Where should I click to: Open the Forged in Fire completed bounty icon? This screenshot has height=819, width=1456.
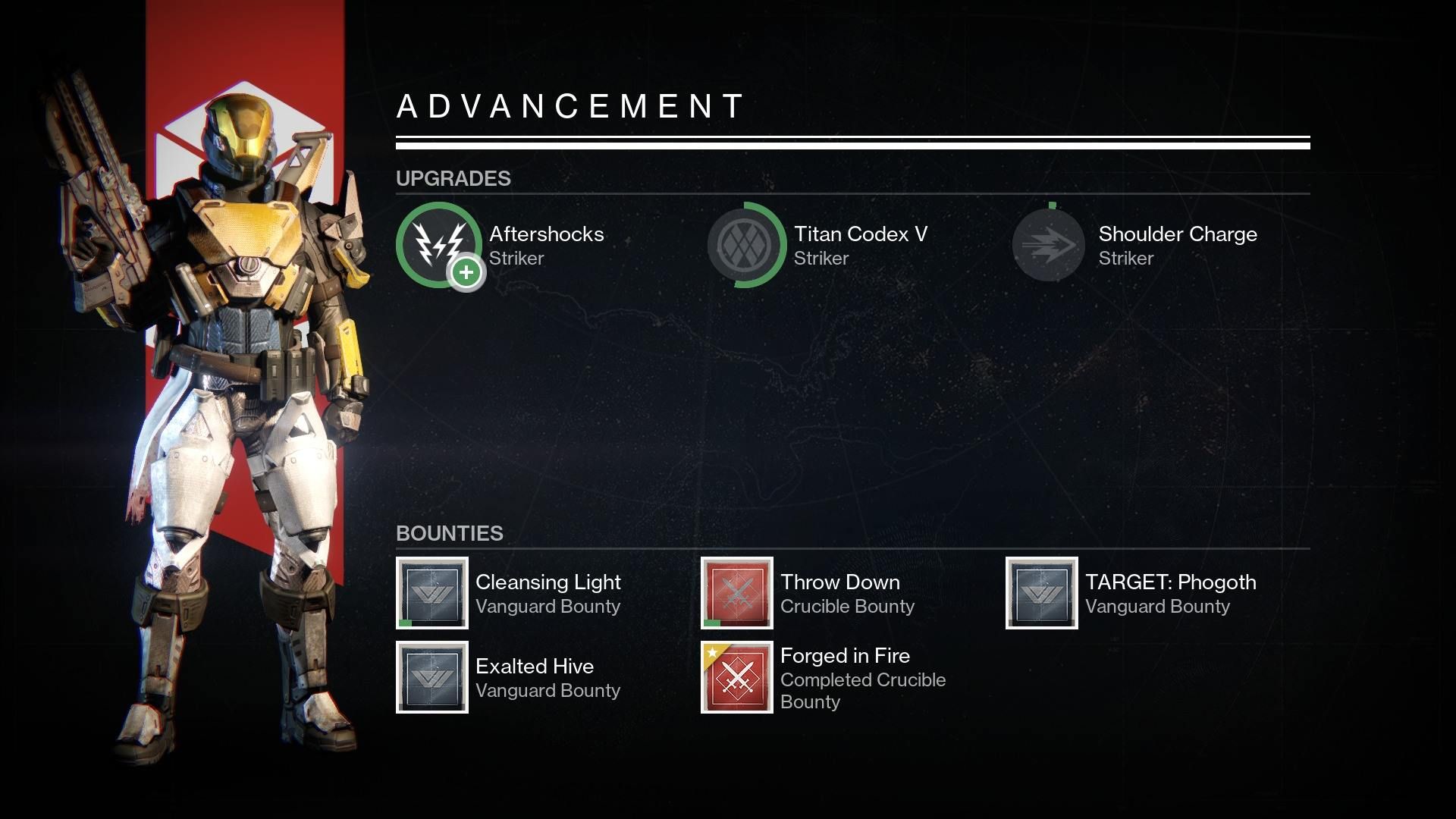click(735, 677)
